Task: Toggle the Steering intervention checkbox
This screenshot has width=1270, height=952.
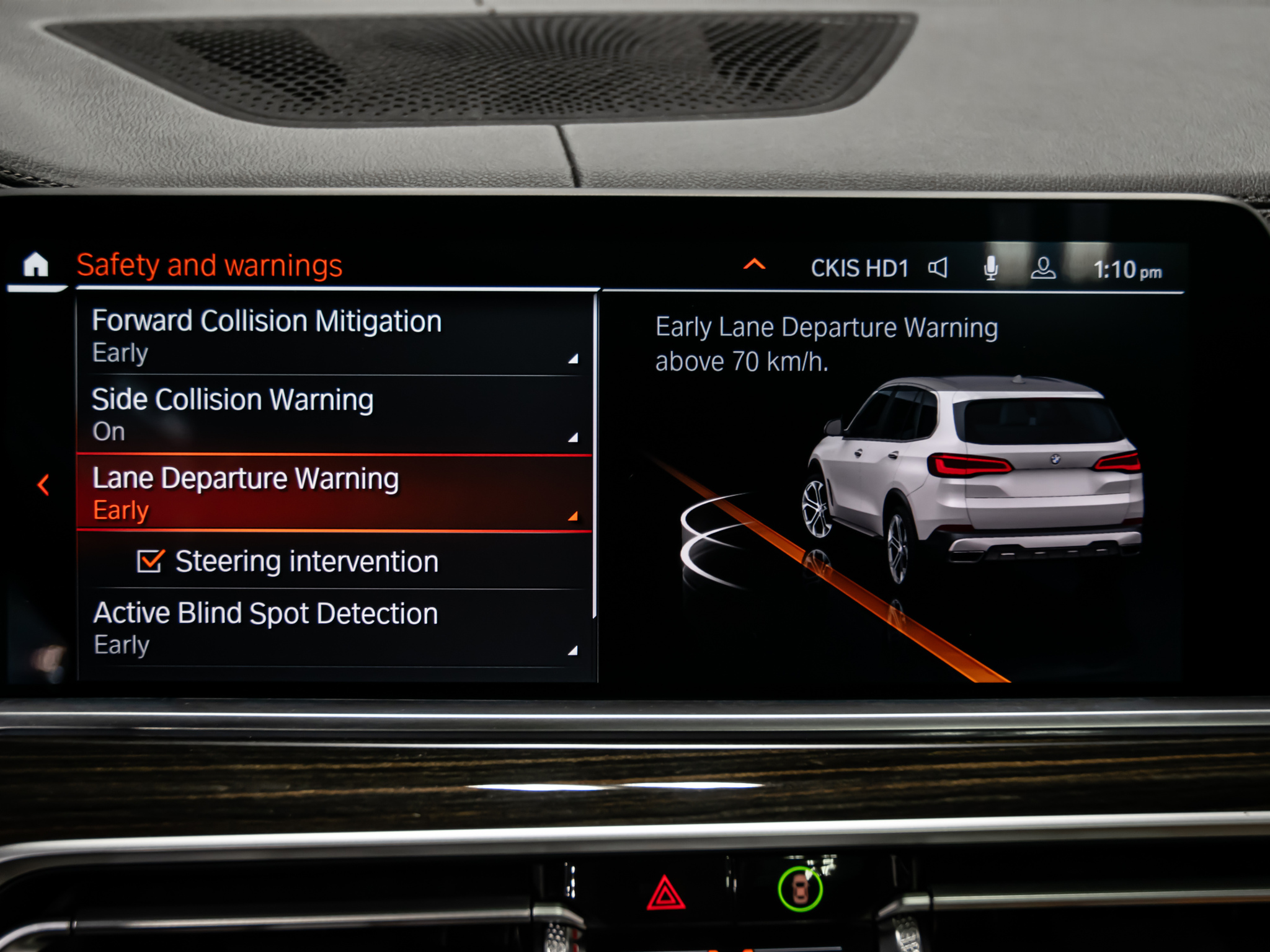Action: (x=149, y=562)
